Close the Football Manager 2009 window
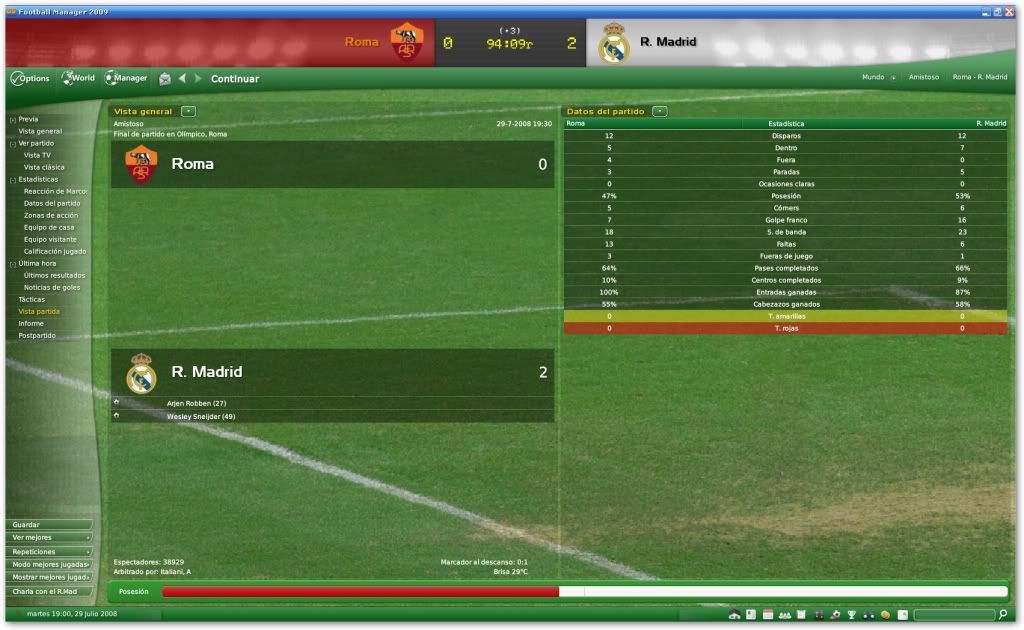The image size is (1024, 630). [1009, 11]
